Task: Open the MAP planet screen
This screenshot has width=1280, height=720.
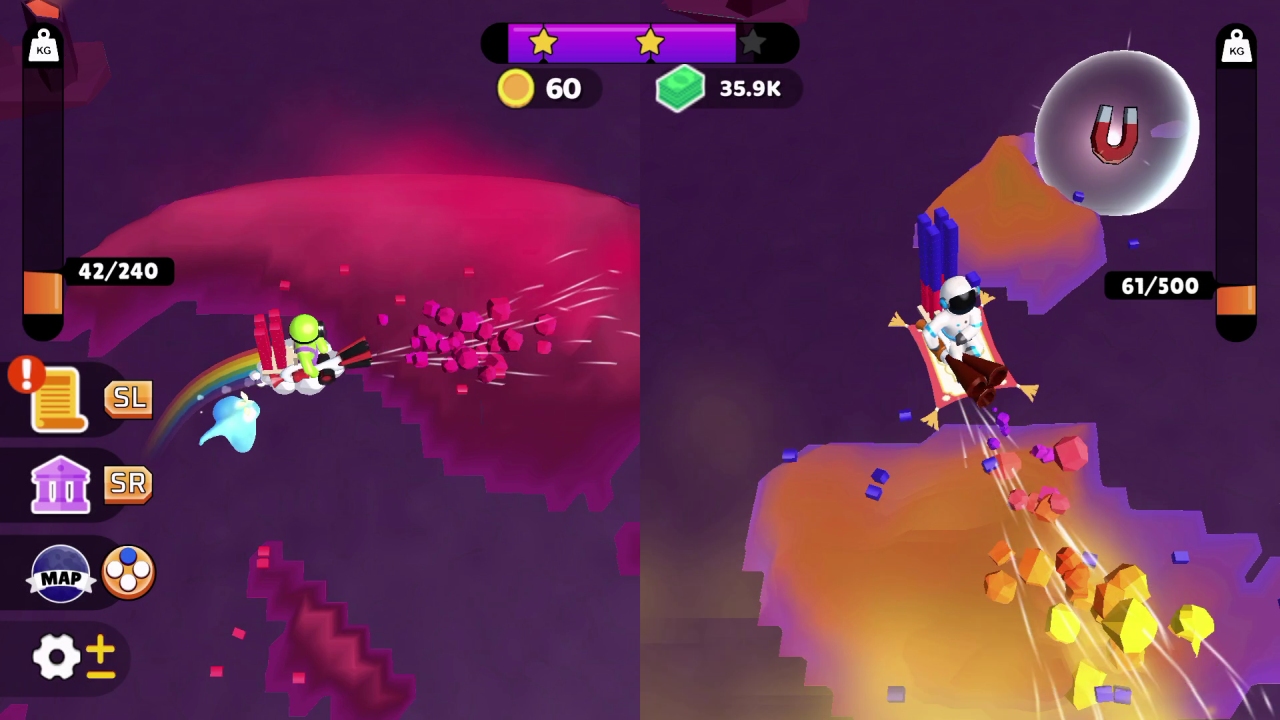Action: tap(60, 570)
